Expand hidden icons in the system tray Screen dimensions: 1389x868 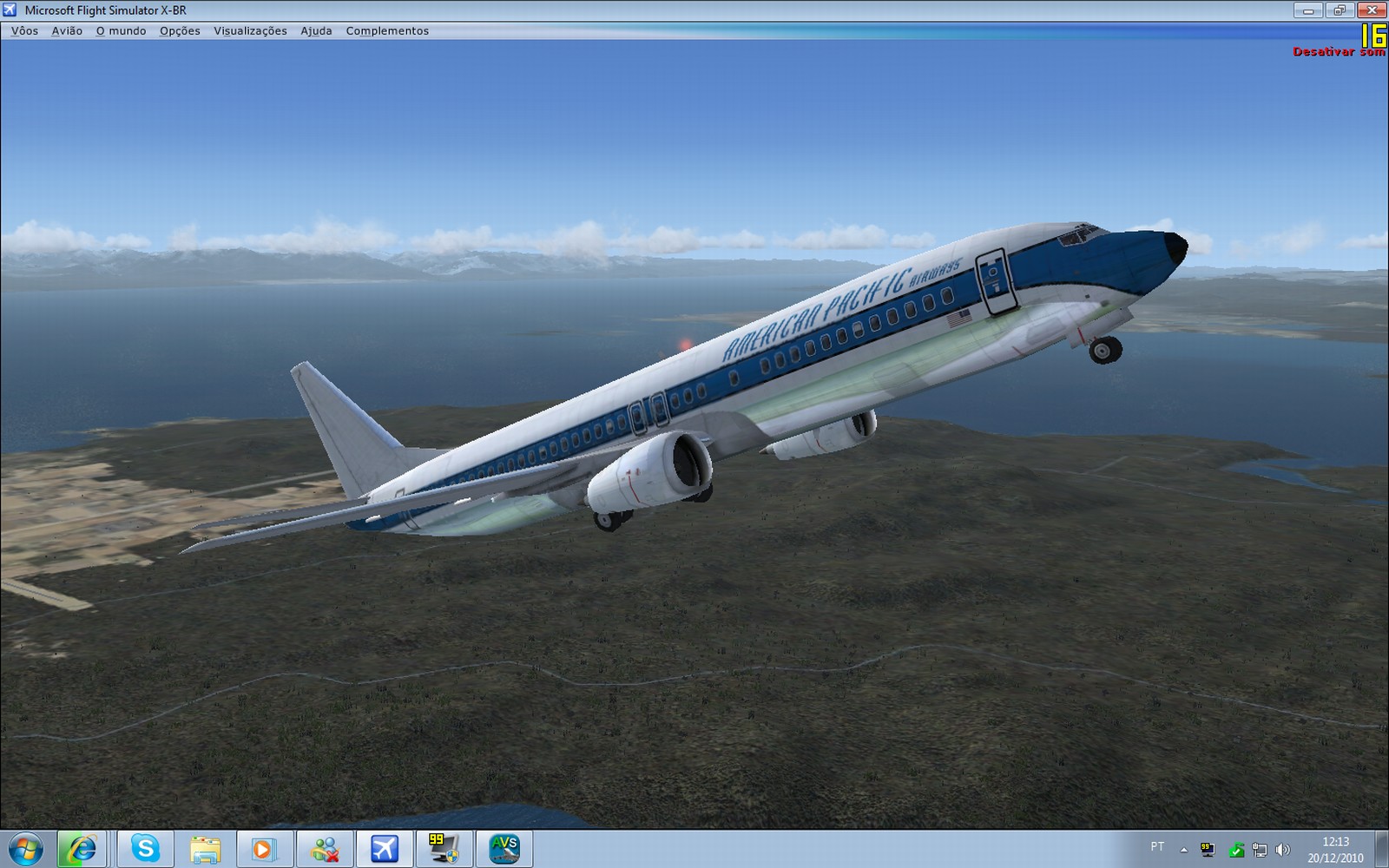pos(1183,848)
